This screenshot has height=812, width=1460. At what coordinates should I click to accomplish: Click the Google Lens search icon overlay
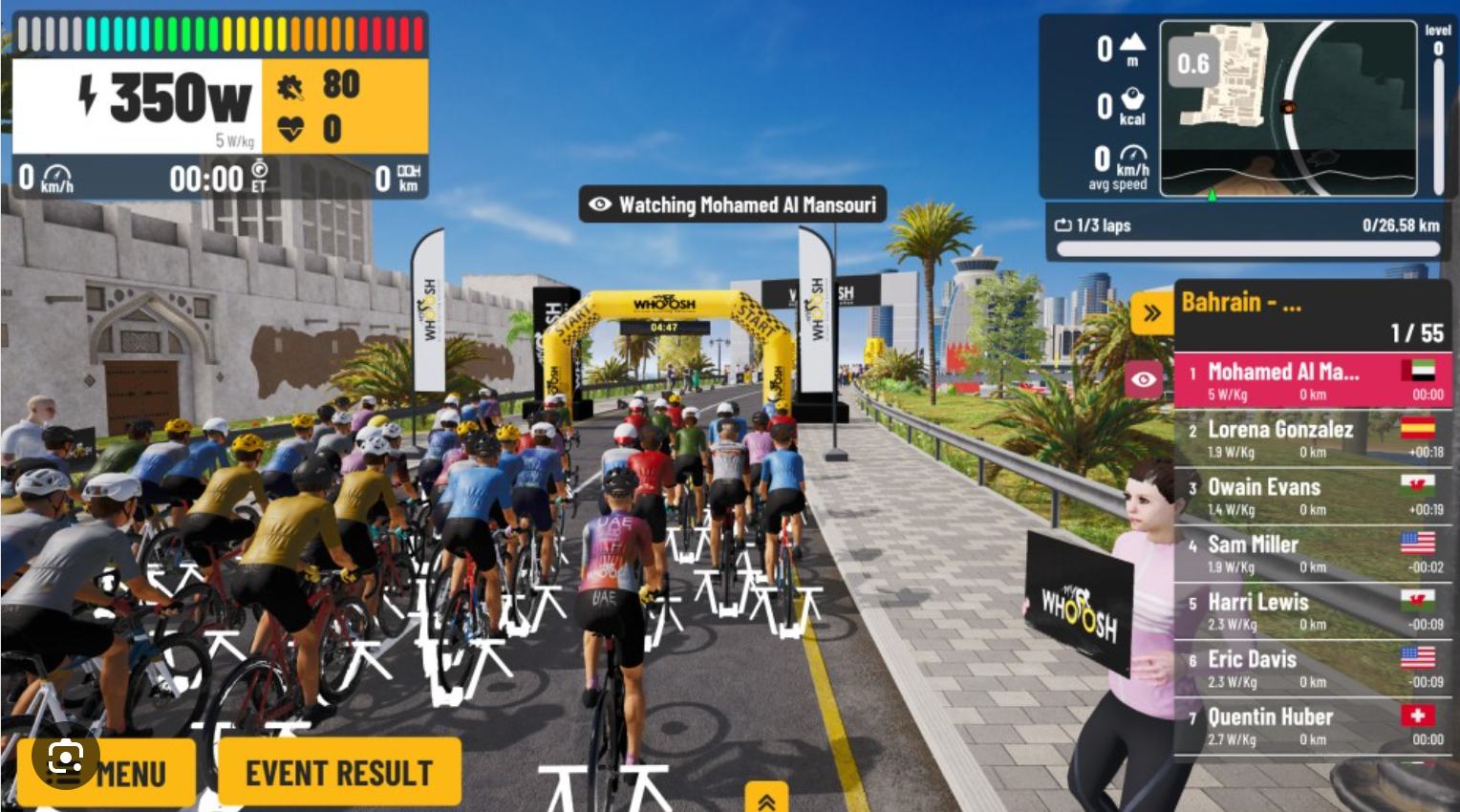(65, 759)
